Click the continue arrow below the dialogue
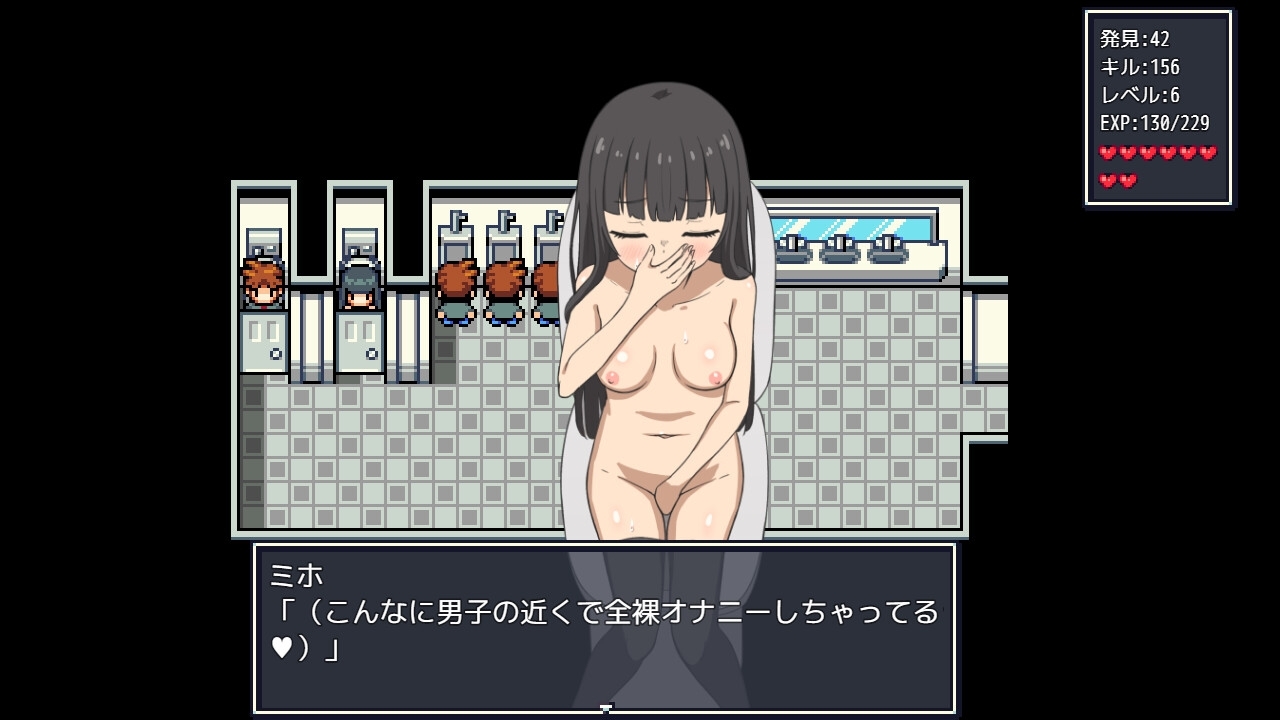1280x720 pixels. pos(605,709)
